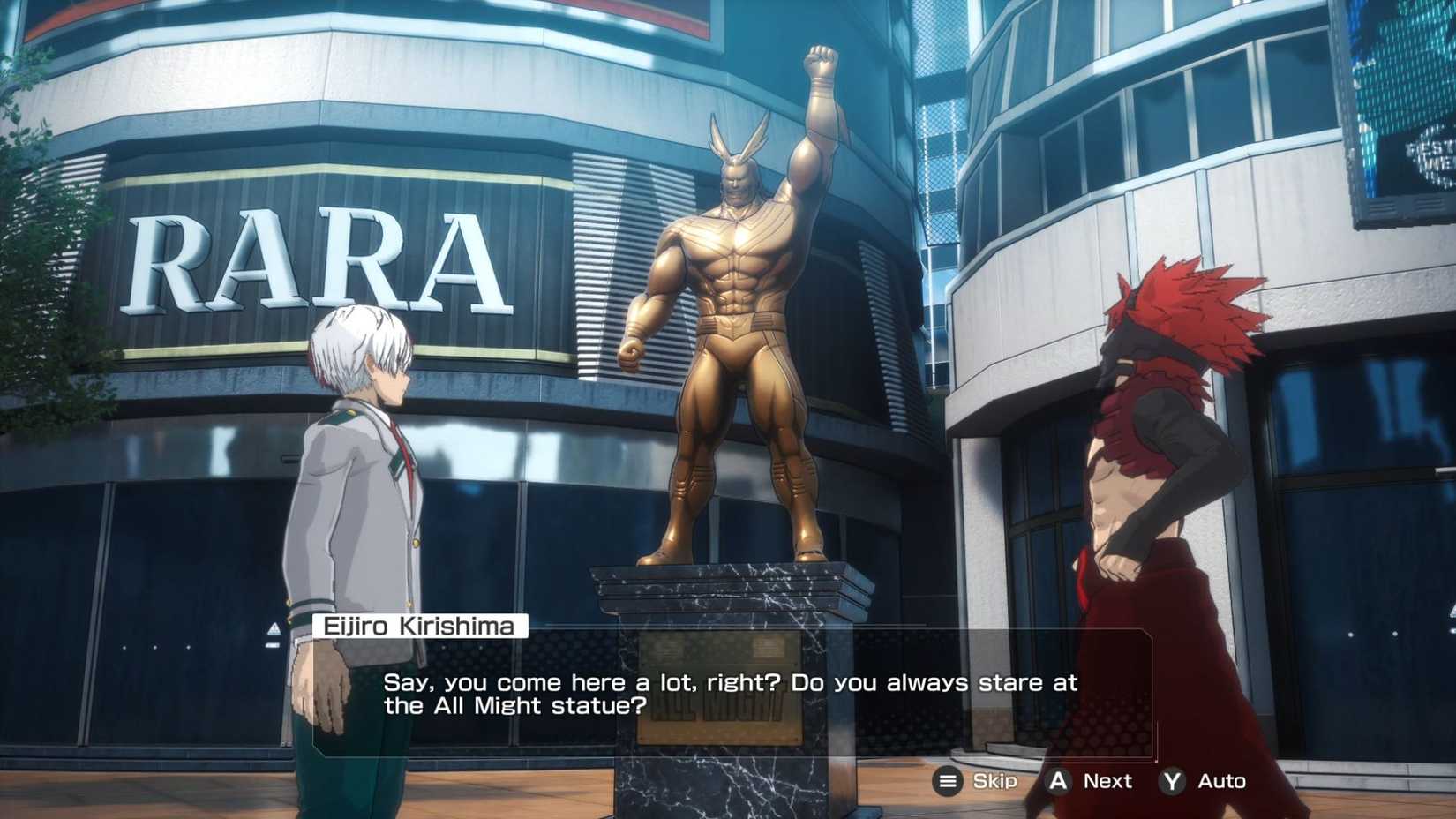The width and height of the screenshot is (1456, 819).
Task: Toggle Skip to fast-forward the cutscene
Action: pos(992,781)
